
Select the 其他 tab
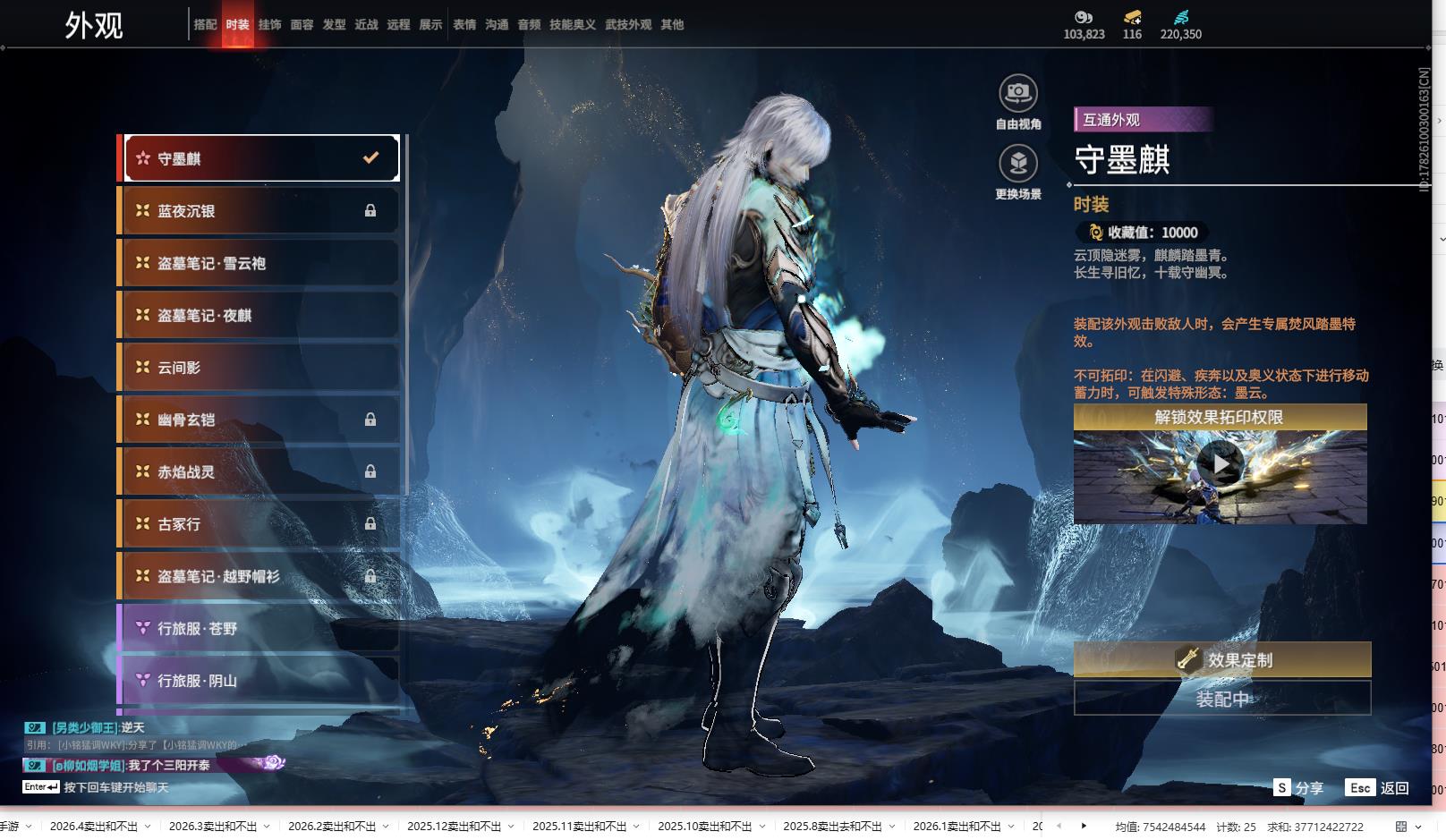[672, 25]
